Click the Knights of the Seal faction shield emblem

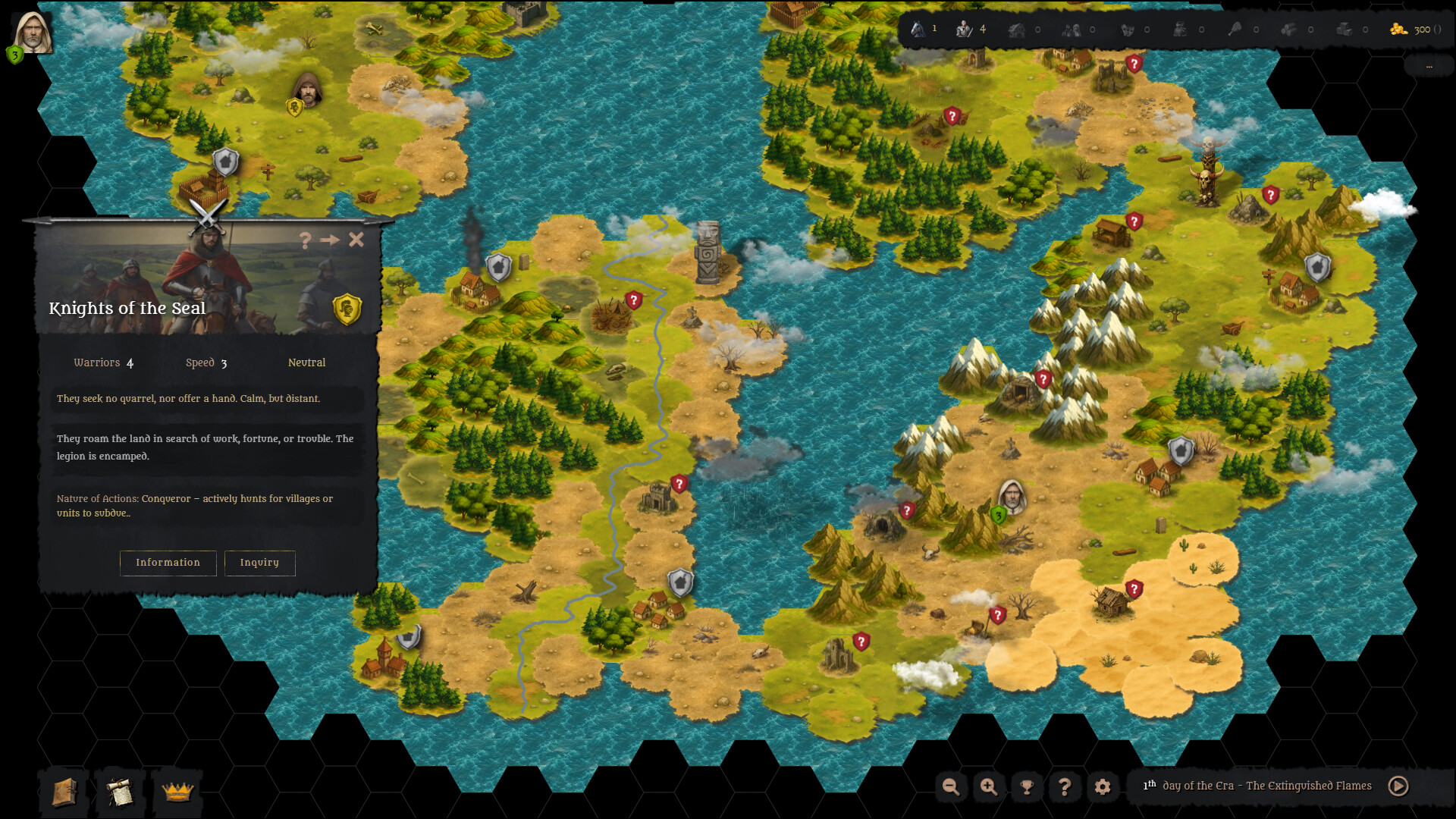pyautogui.click(x=346, y=307)
